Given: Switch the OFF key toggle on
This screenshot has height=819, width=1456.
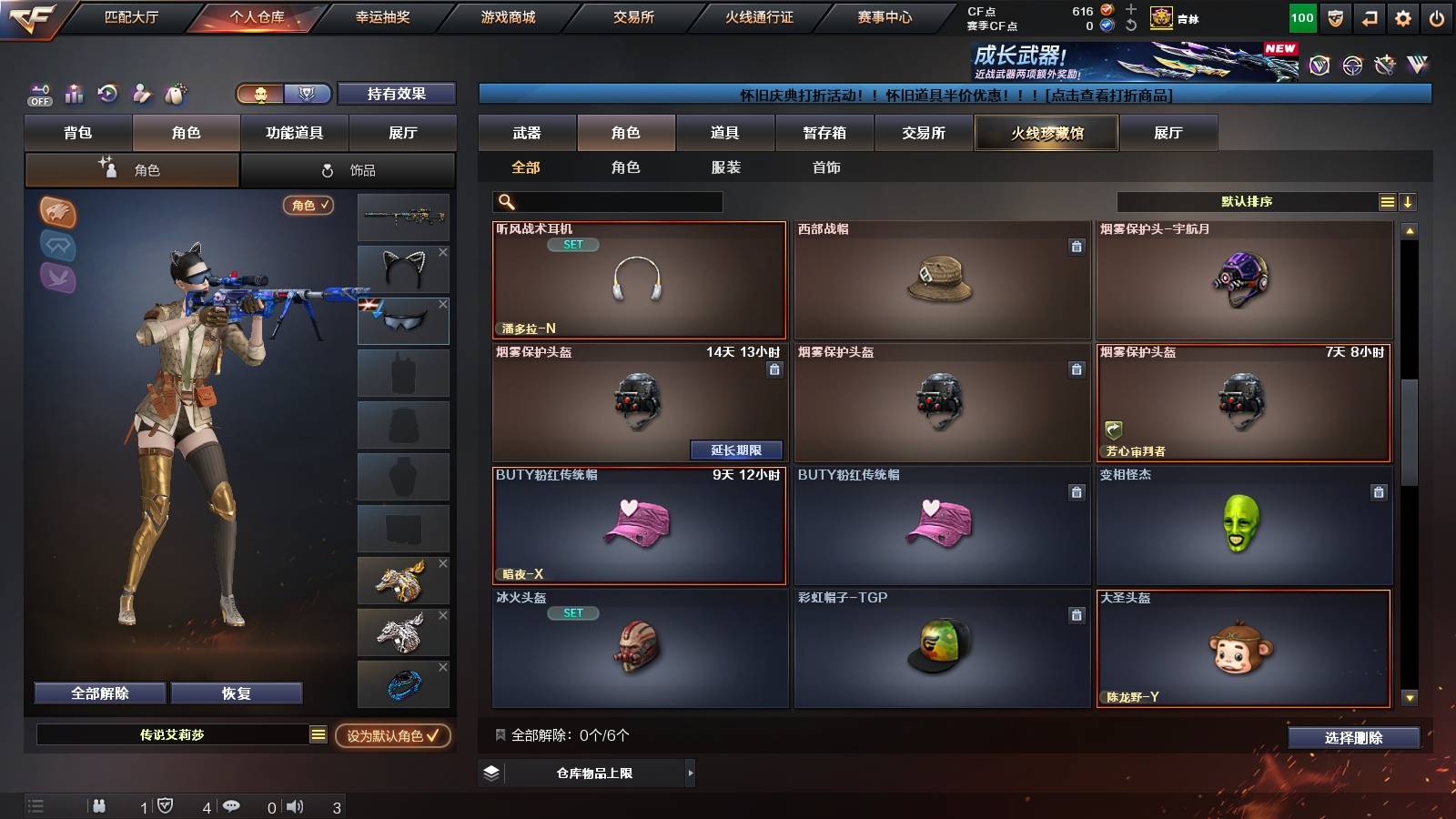Looking at the screenshot, I should (38, 94).
